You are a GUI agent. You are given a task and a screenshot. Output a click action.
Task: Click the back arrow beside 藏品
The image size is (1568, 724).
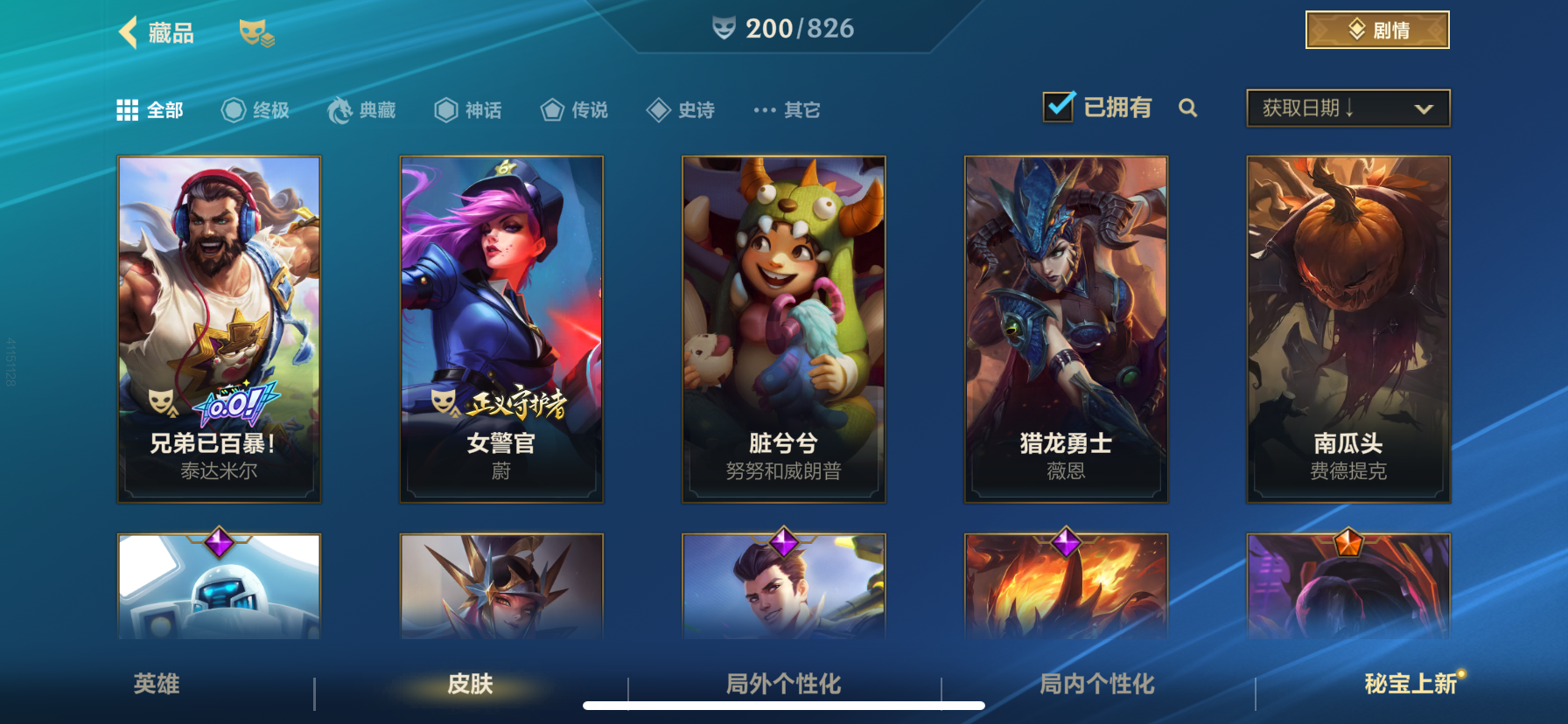point(128,31)
